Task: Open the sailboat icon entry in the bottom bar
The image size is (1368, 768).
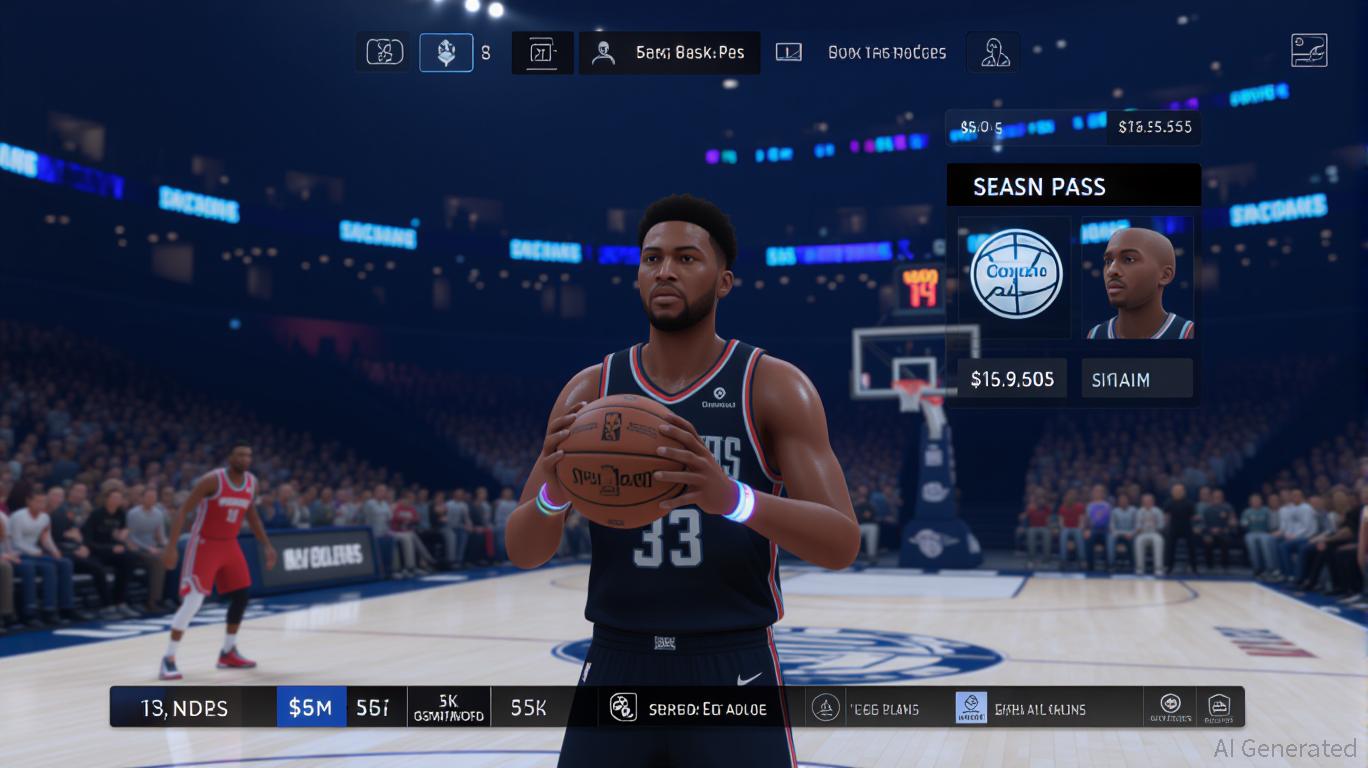Action: [x=825, y=708]
